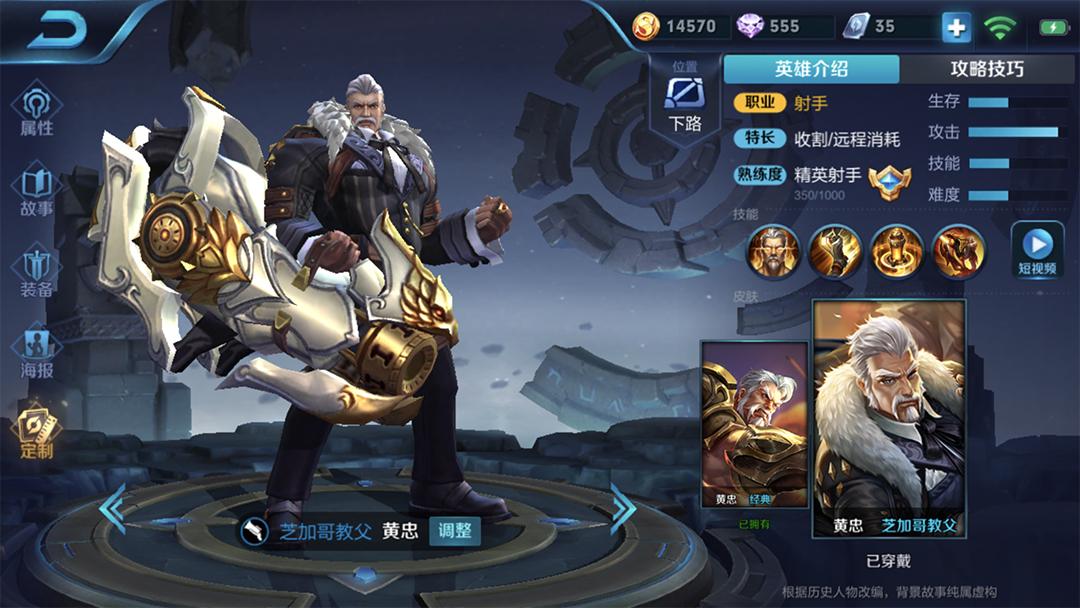This screenshot has height=608, width=1080.
Task: Open the 海报 poster section
Action: 37,353
